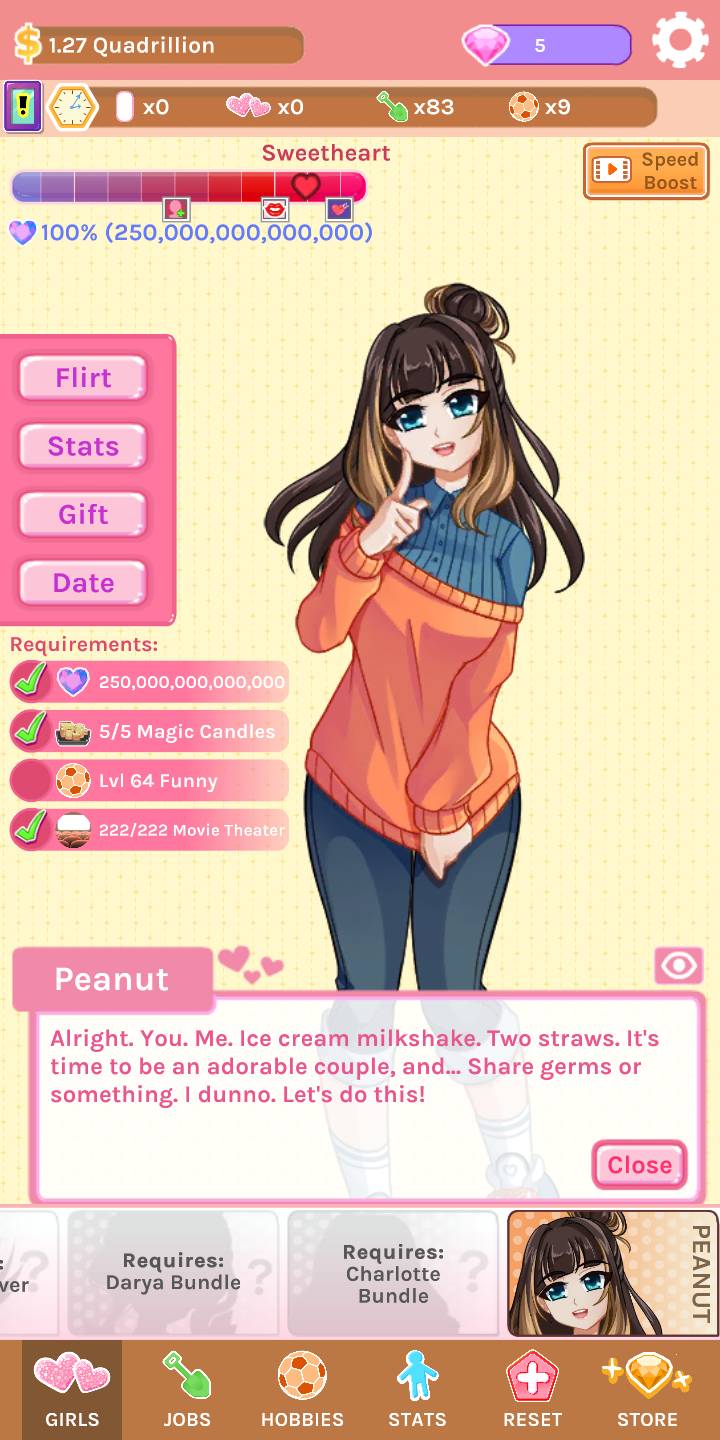Open Peanut's Stats panel
Screen dimensions: 720x1440
point(83,446)
